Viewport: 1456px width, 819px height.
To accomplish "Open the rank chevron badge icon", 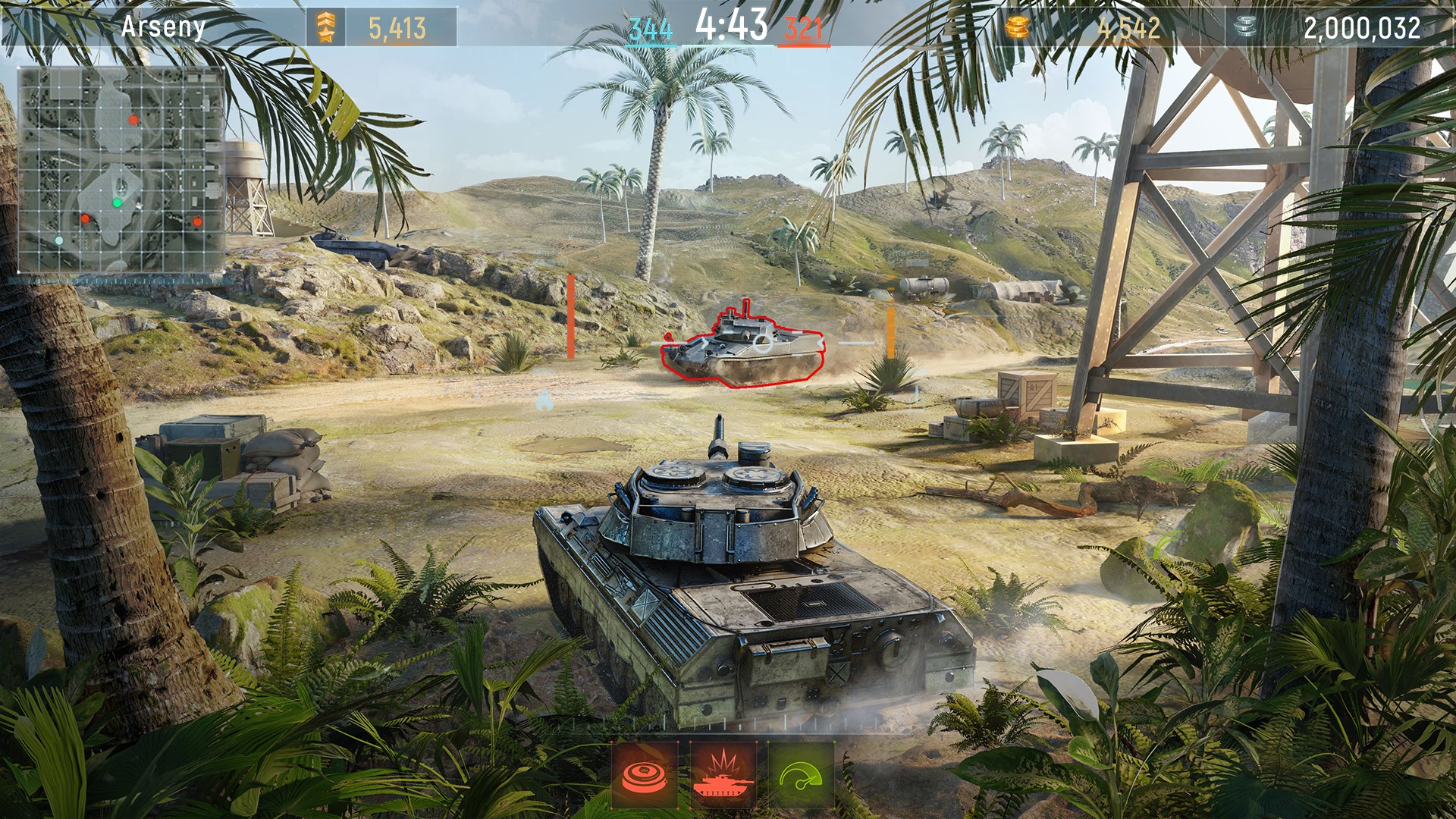I will tap(325, 28).
